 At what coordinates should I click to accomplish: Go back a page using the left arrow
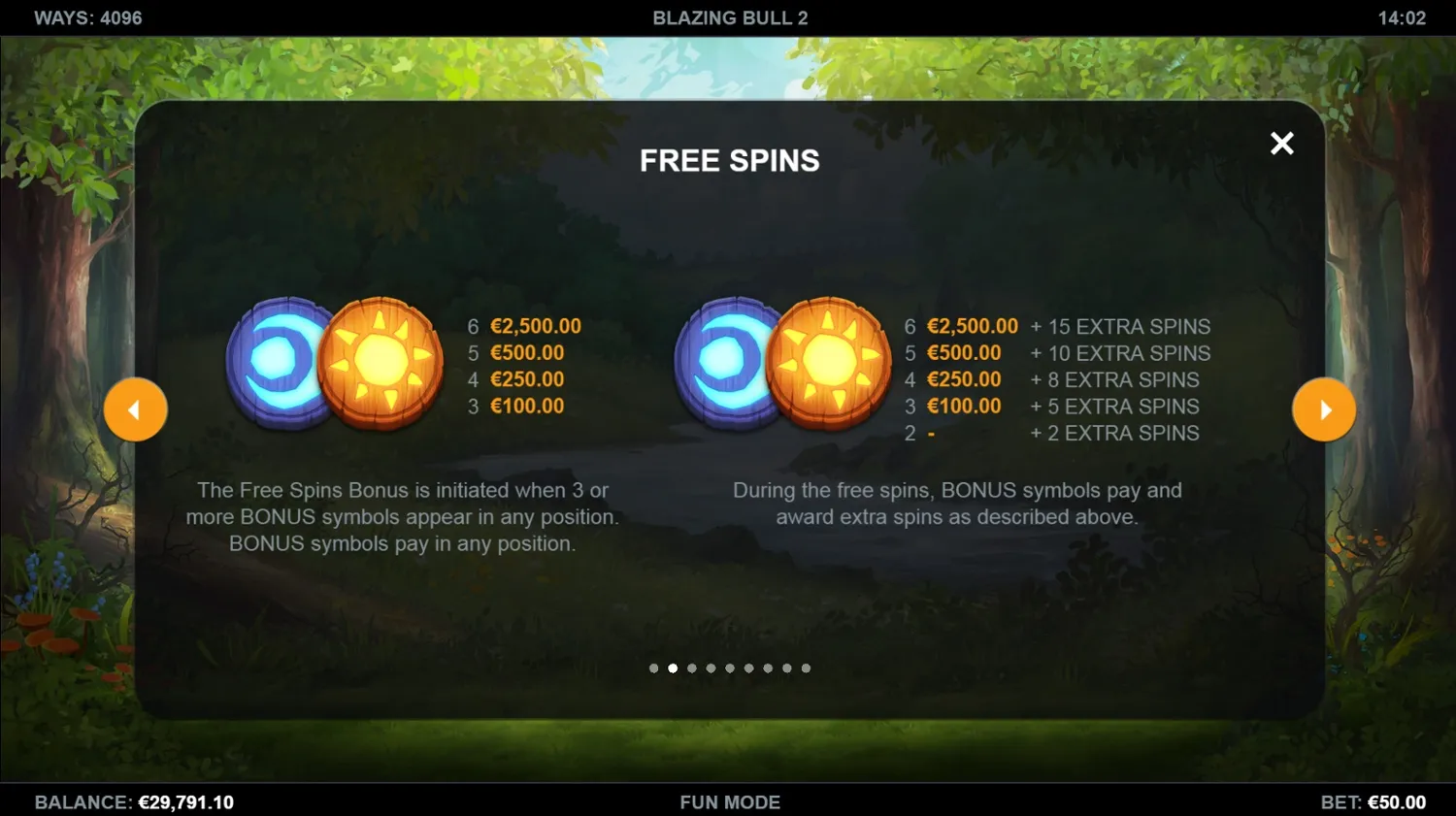(x=136, y=409)
